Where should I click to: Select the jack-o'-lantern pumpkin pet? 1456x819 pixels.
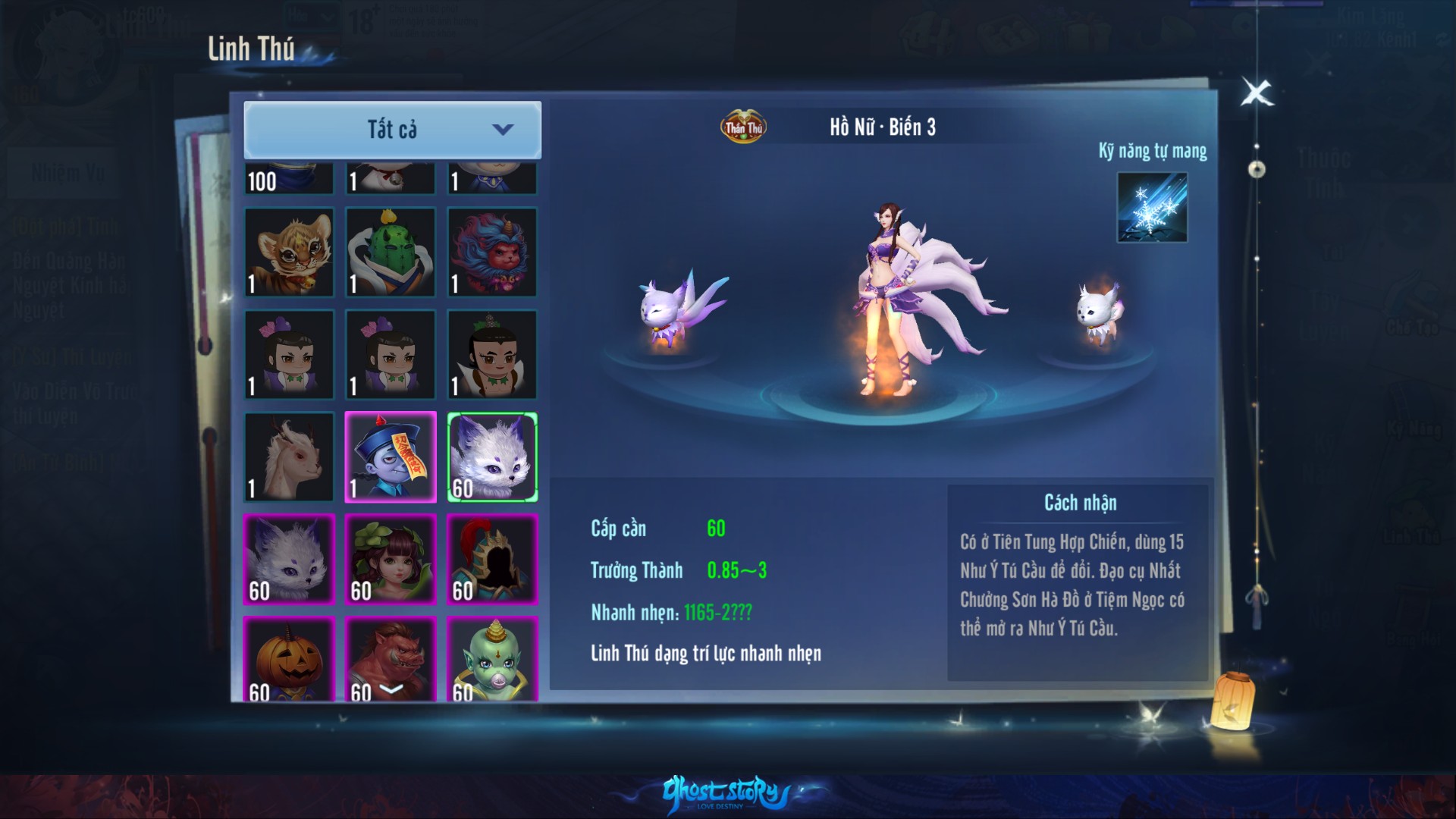tap(289, 658)
